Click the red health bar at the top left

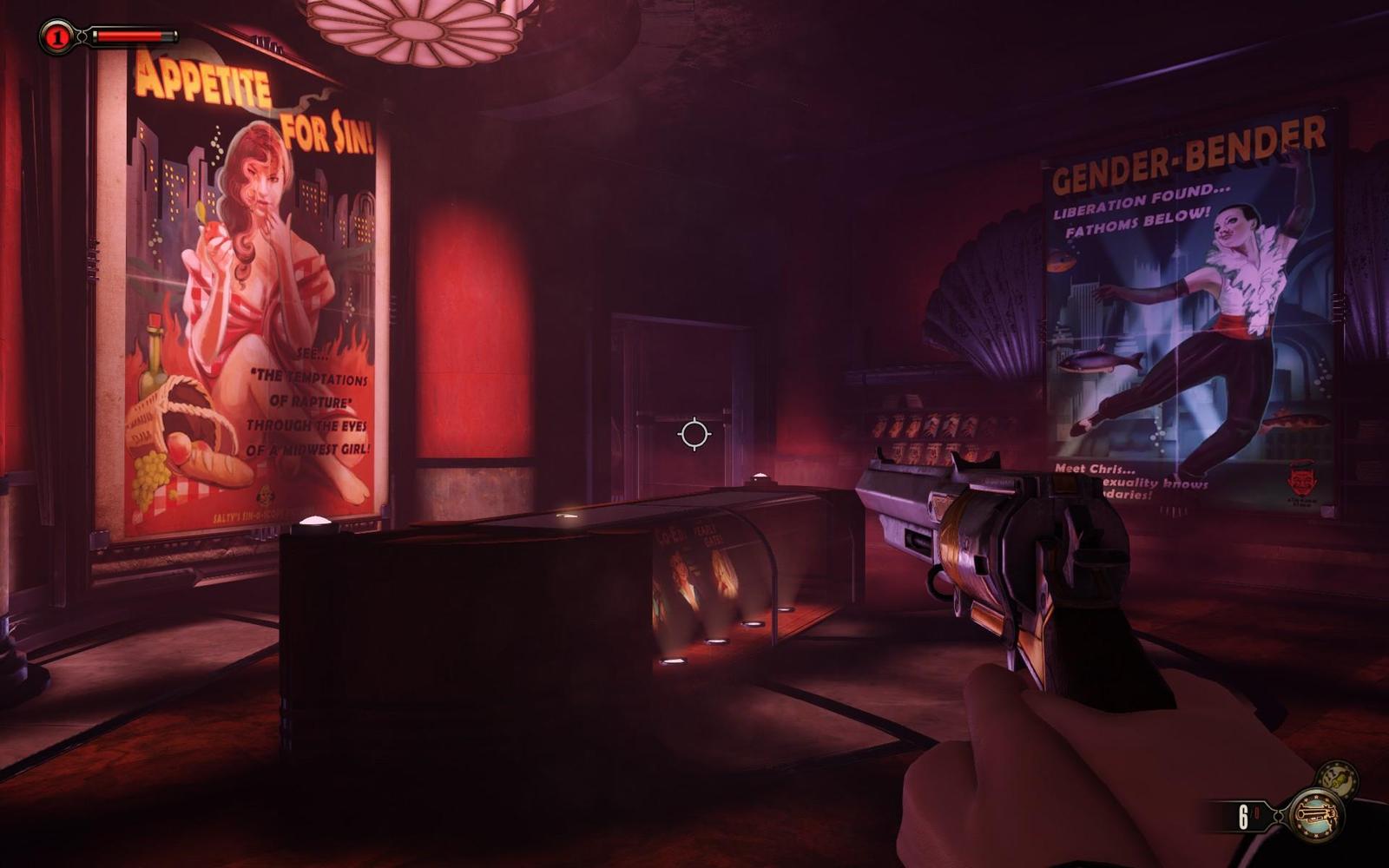[128, 35]
